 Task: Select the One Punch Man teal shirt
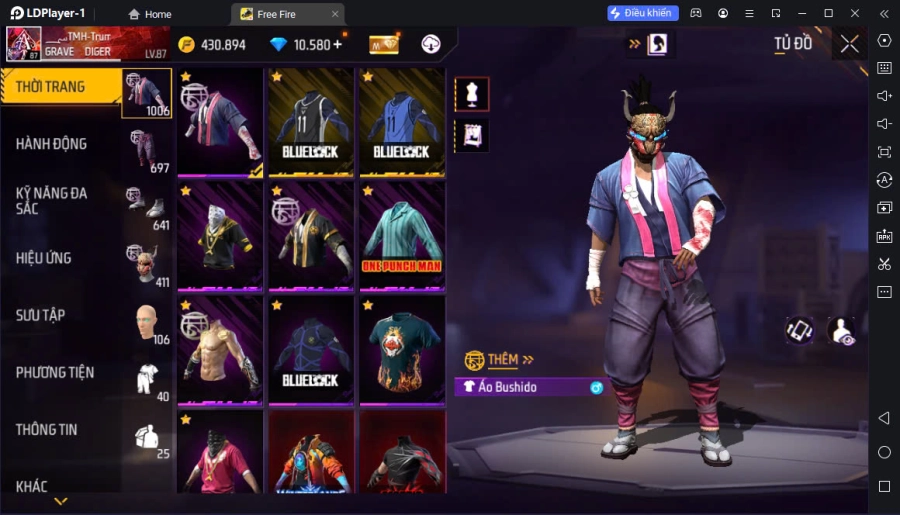401,236
